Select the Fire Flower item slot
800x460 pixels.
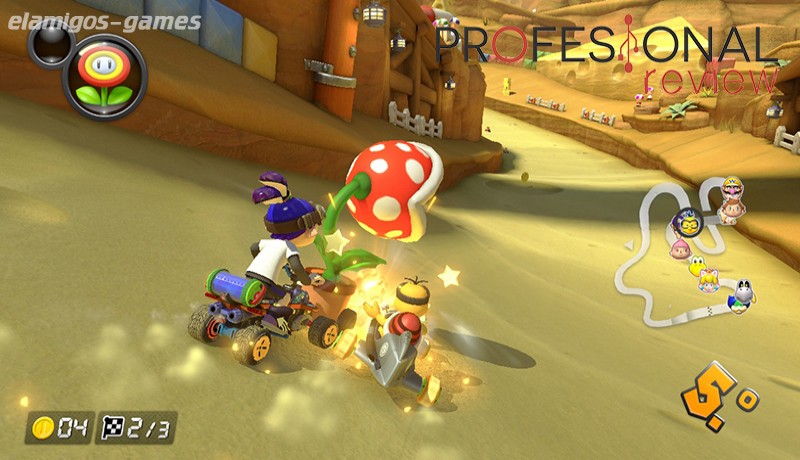[104, 76]
